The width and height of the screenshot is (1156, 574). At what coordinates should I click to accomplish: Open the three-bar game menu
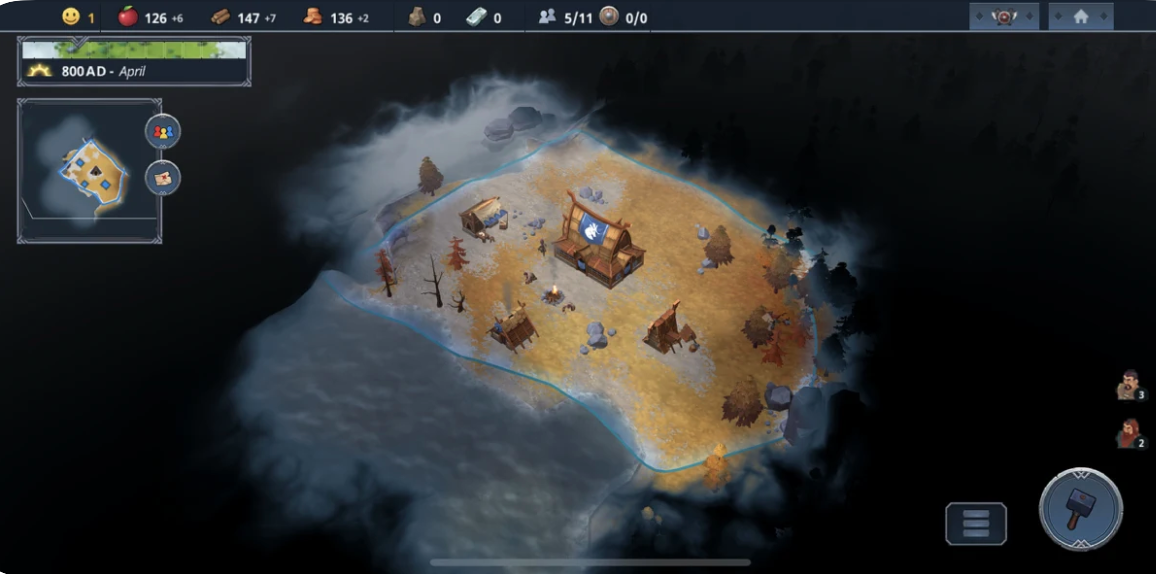[975, 524]
